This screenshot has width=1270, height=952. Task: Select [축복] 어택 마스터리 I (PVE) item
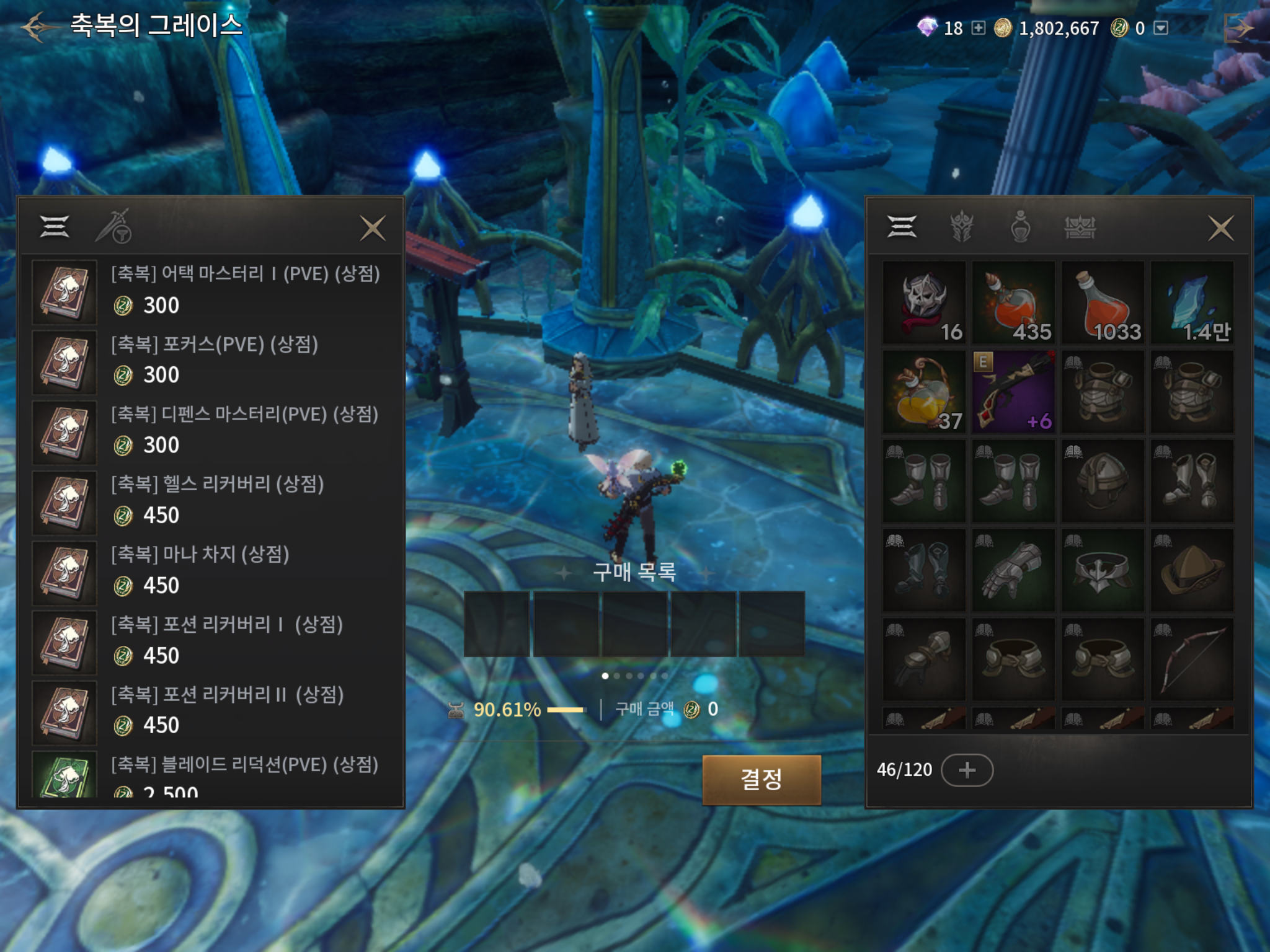click(x=211, y=291)
